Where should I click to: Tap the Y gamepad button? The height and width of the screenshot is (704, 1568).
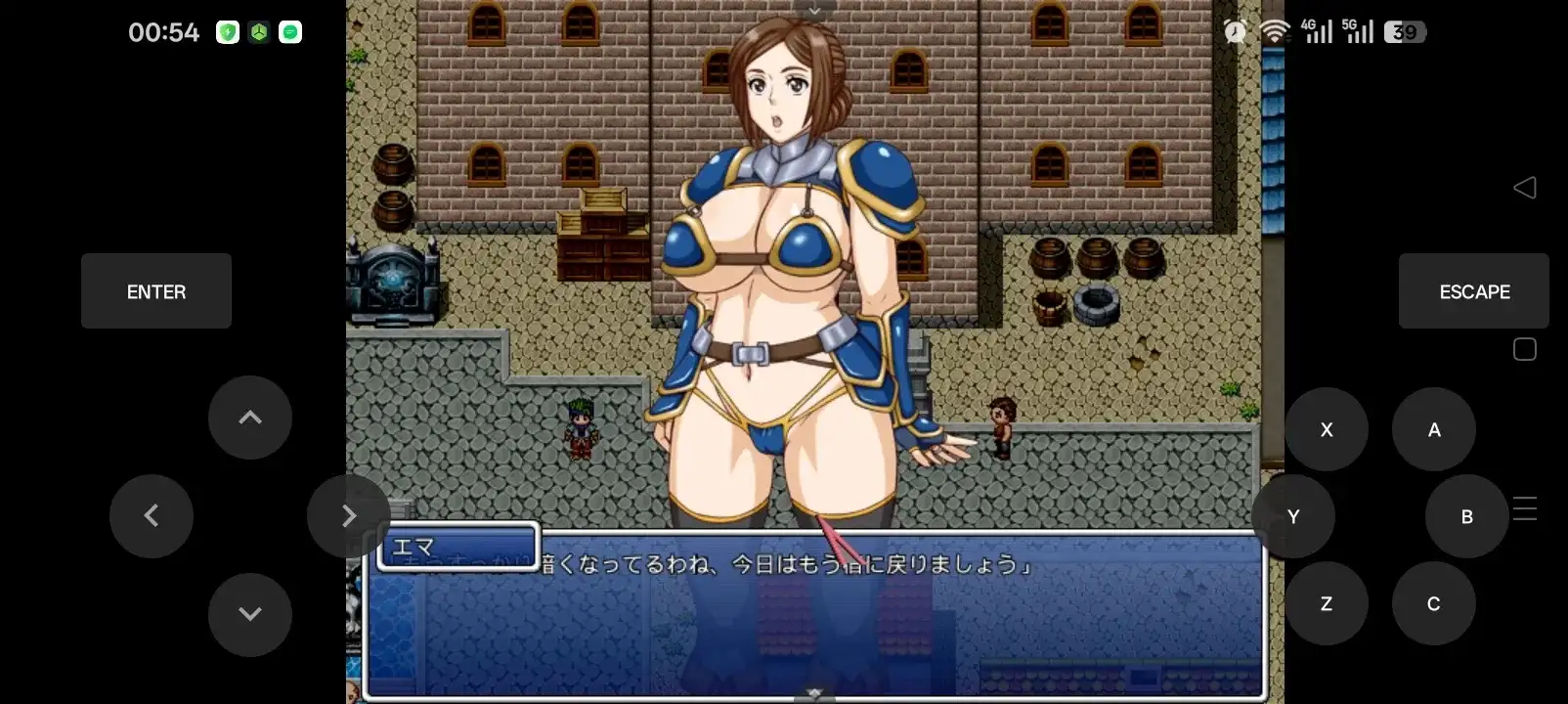(x=1292, y=515)
